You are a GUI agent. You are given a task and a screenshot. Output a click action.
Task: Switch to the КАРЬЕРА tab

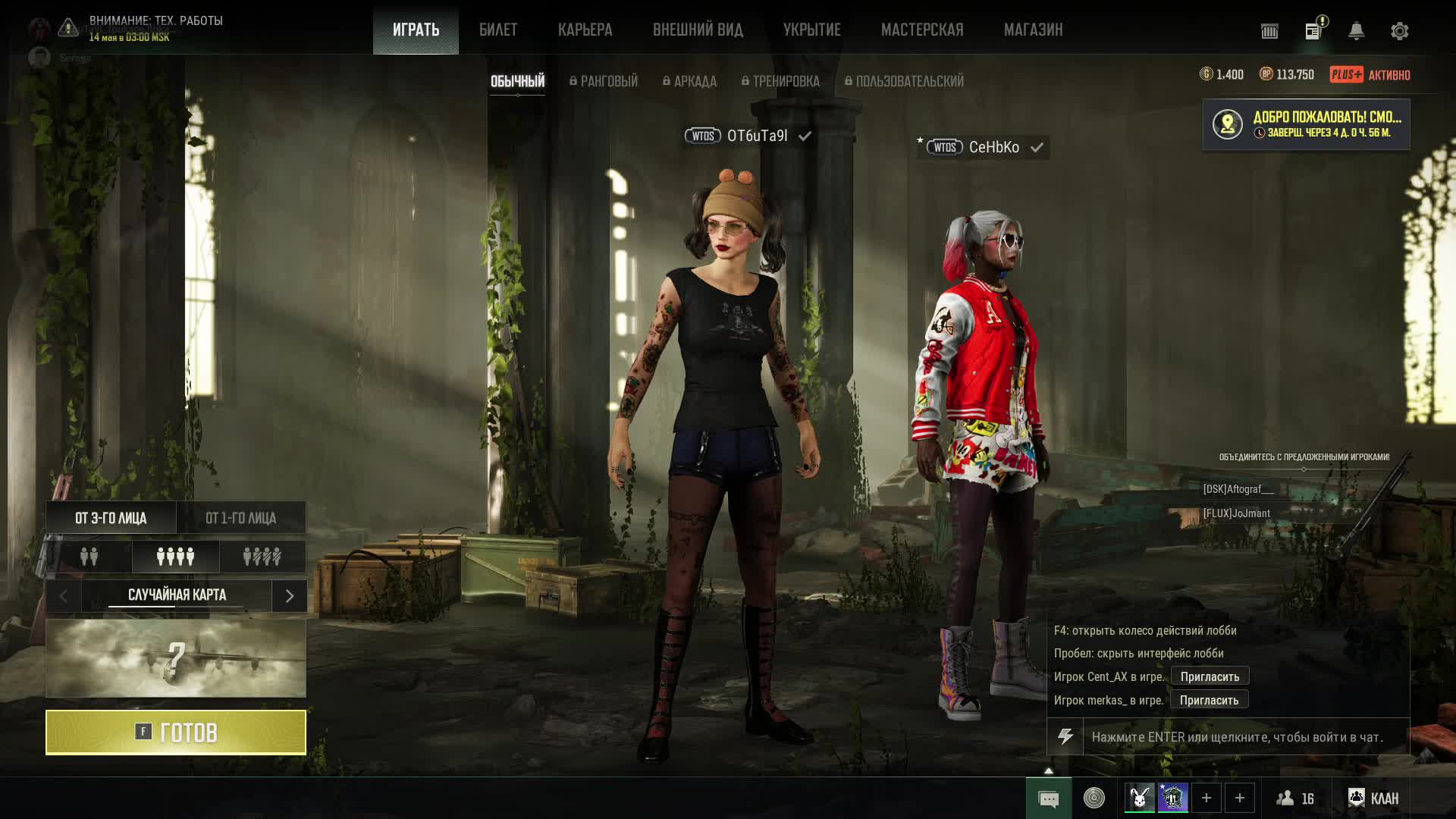point(585,30)
